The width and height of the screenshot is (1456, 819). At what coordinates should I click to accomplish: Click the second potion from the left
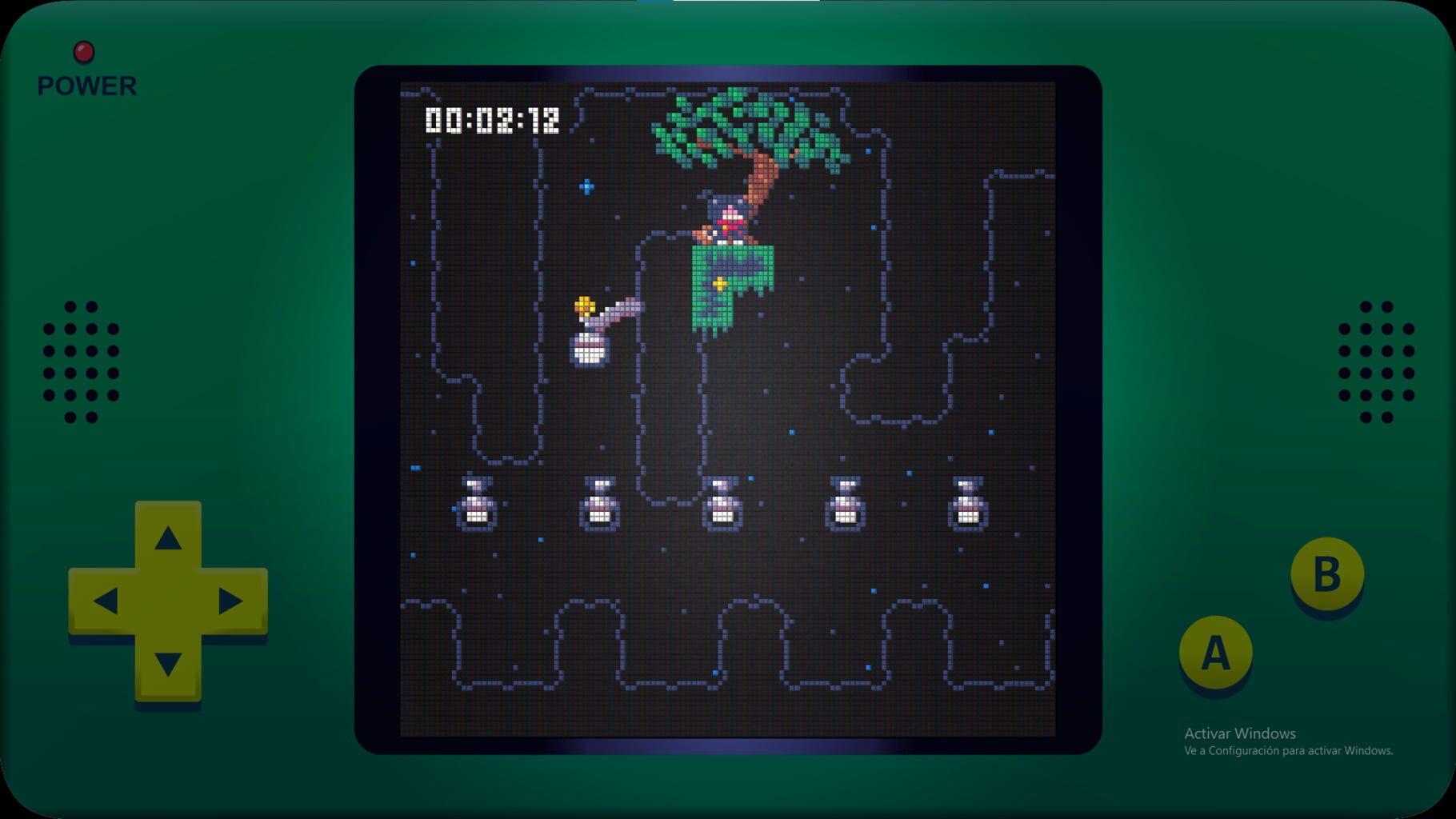click(598, 504)
